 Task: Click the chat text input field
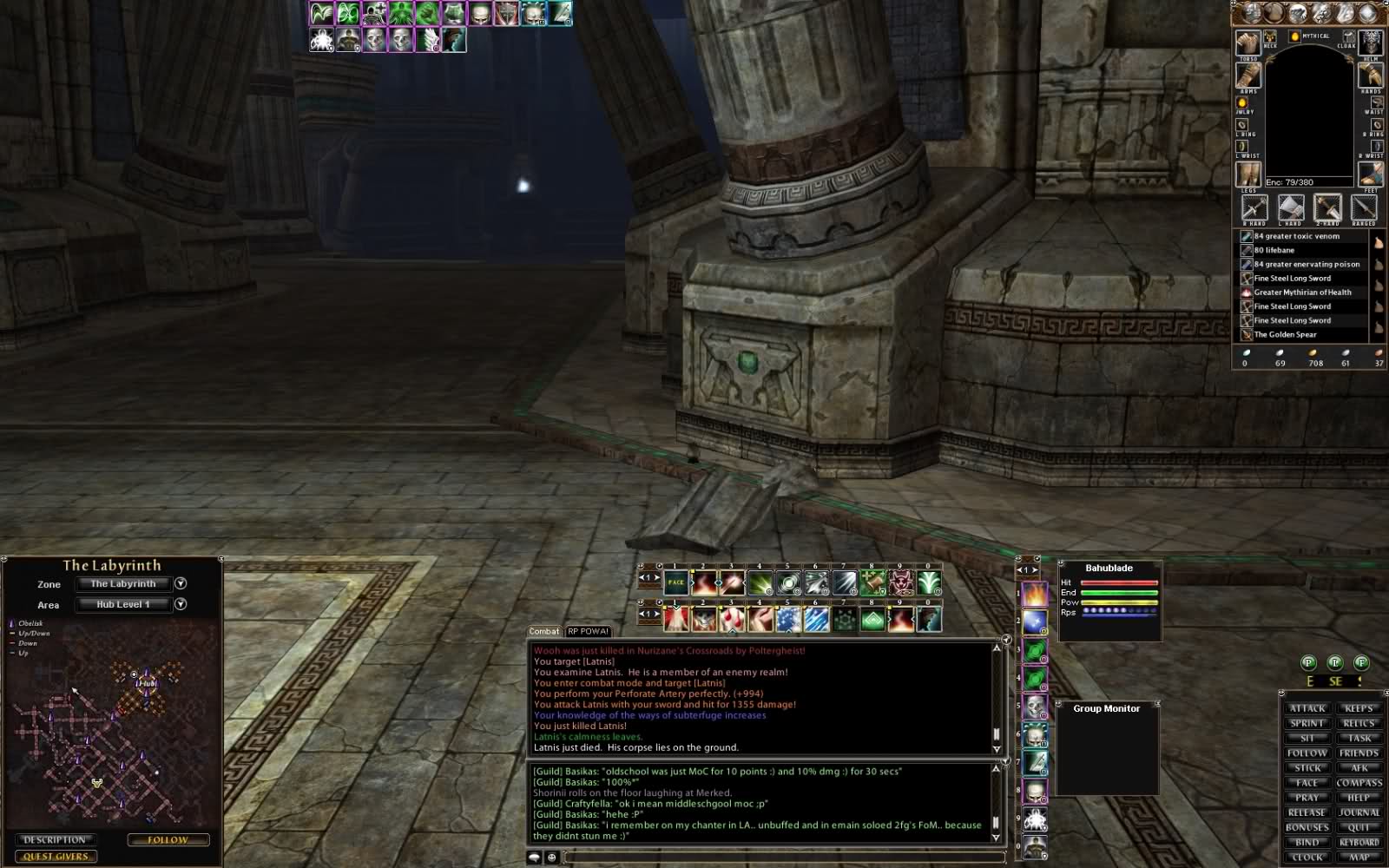(x=781, y=858)
